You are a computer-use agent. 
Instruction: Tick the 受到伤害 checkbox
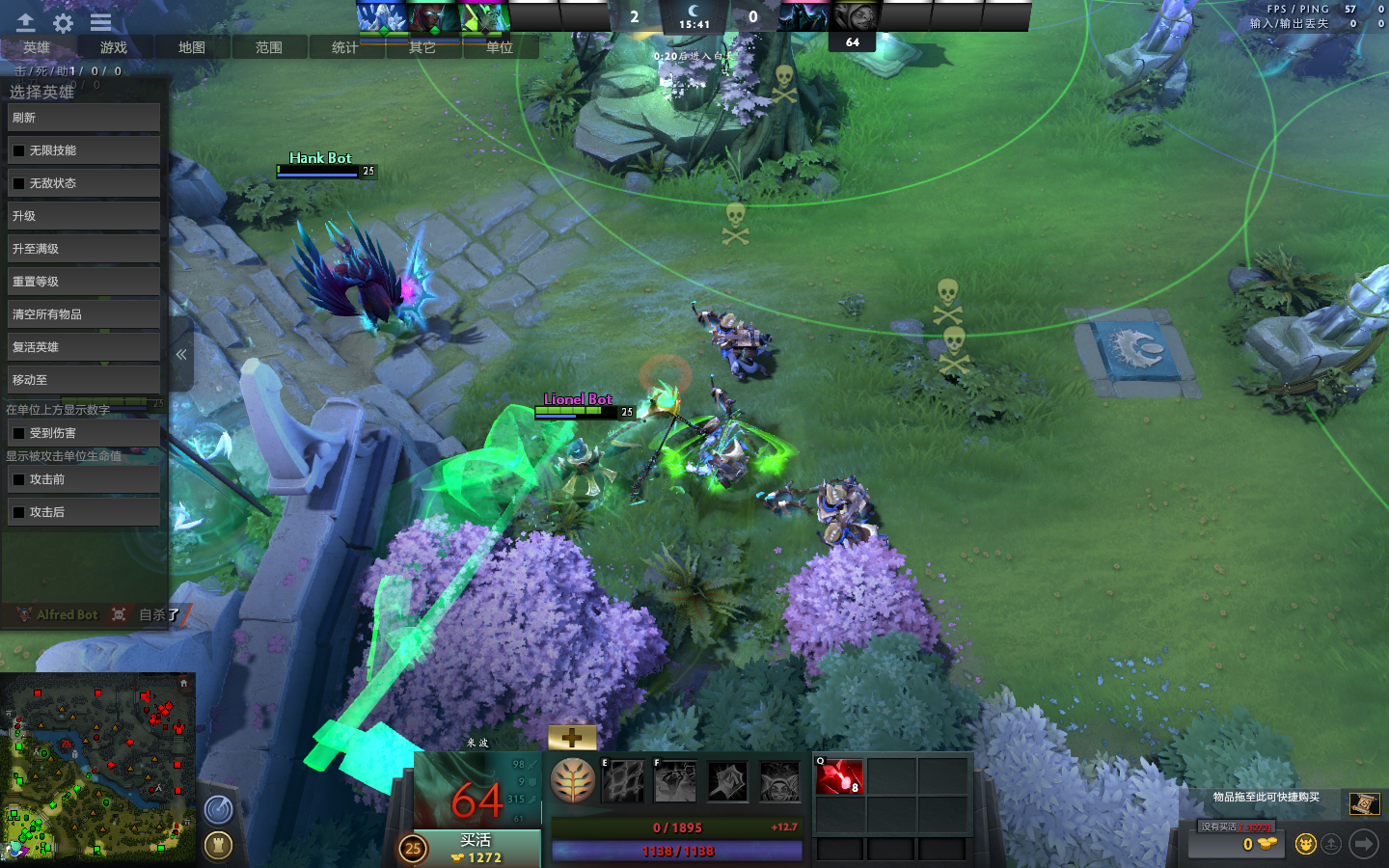pyautogui.click(x=18, y=434)
